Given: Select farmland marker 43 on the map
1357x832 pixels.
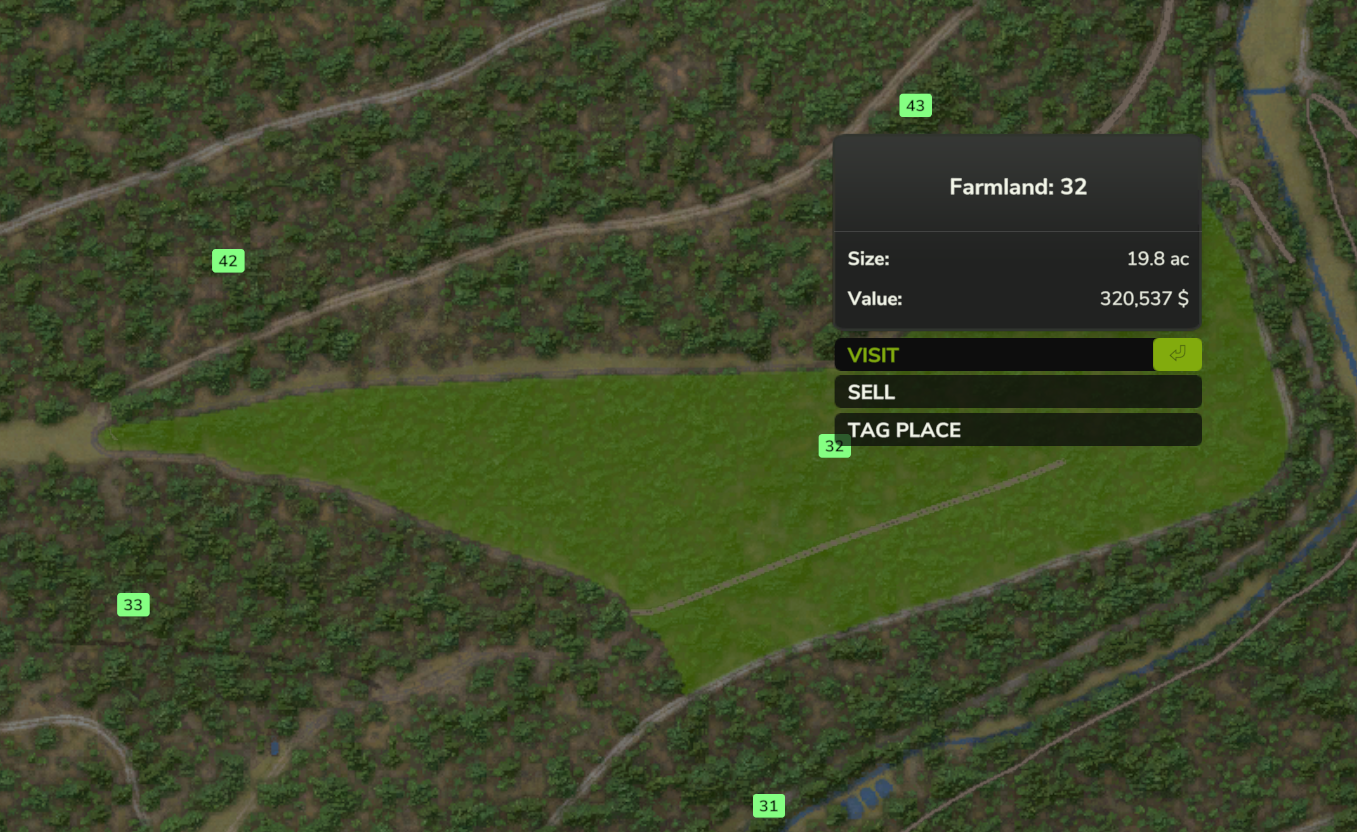Looking at the screenshot, I should click(915, 105).
